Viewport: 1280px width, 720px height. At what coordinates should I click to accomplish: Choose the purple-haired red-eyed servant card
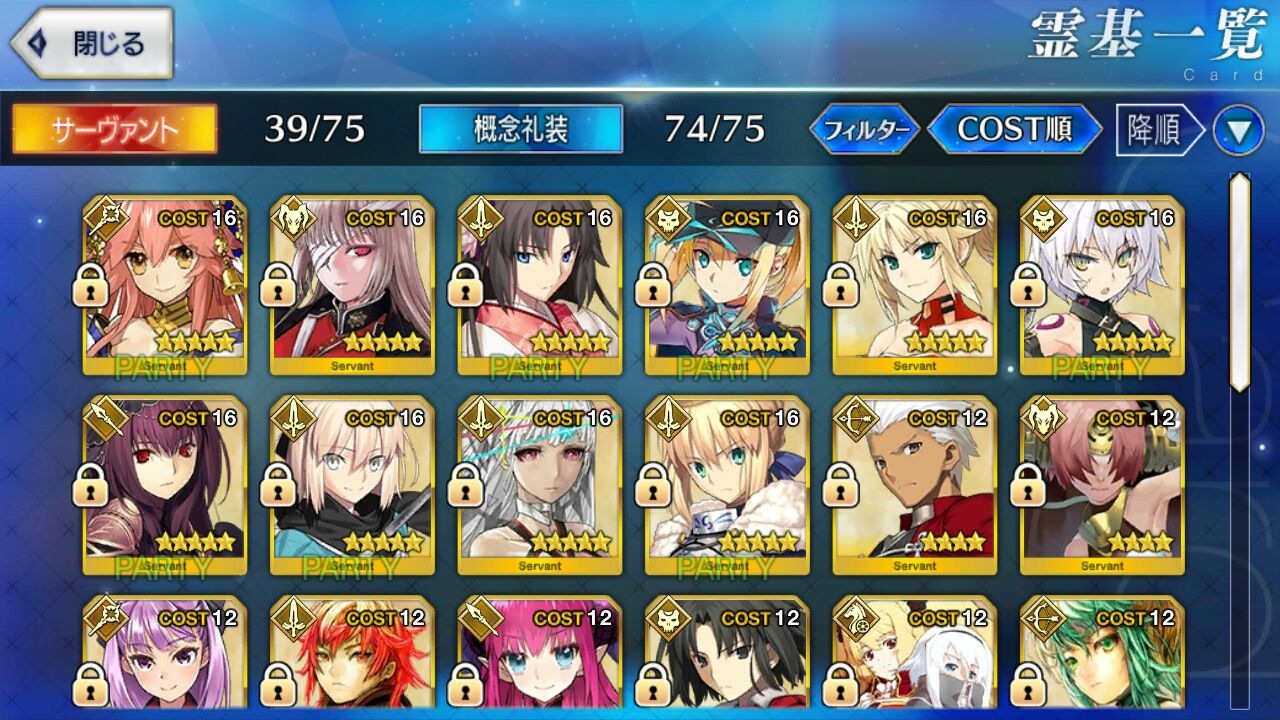165,485
